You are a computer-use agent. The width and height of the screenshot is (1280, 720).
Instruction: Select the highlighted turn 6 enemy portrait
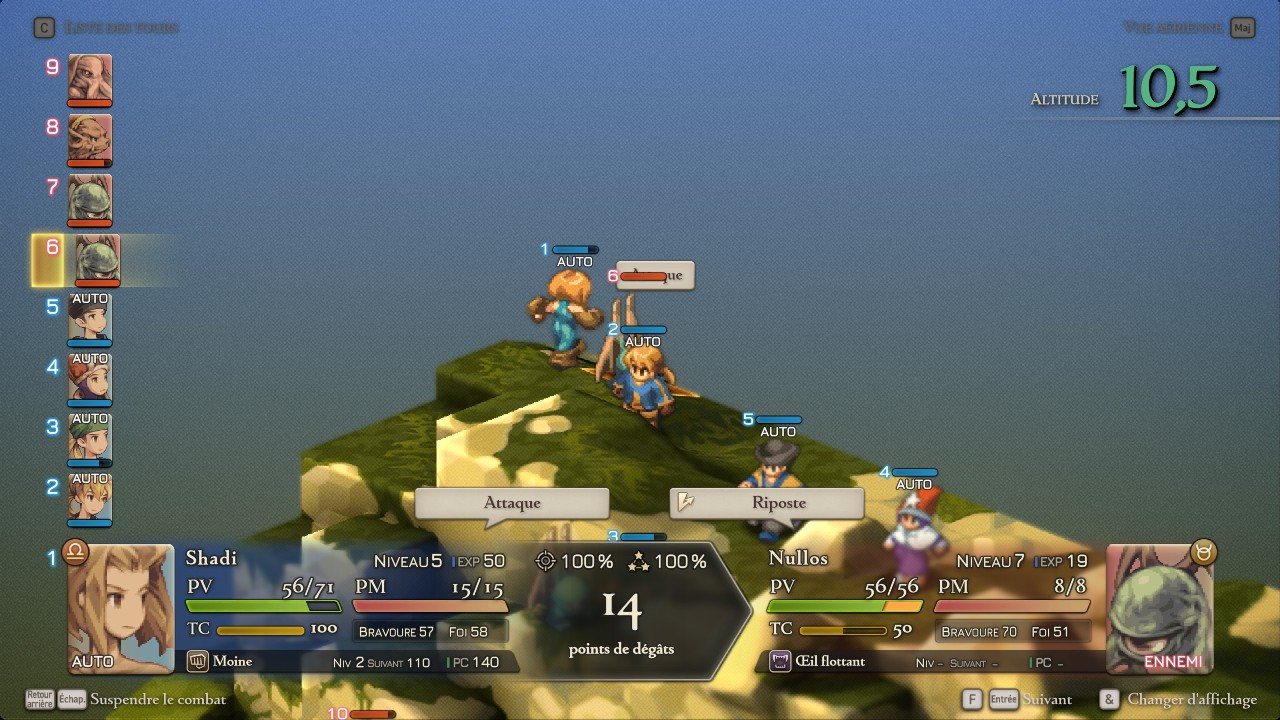[97, 259]
